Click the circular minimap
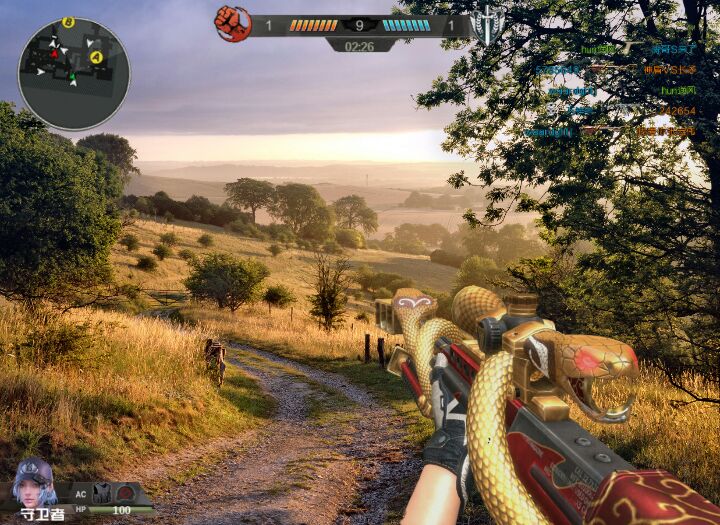 (73, 73)
